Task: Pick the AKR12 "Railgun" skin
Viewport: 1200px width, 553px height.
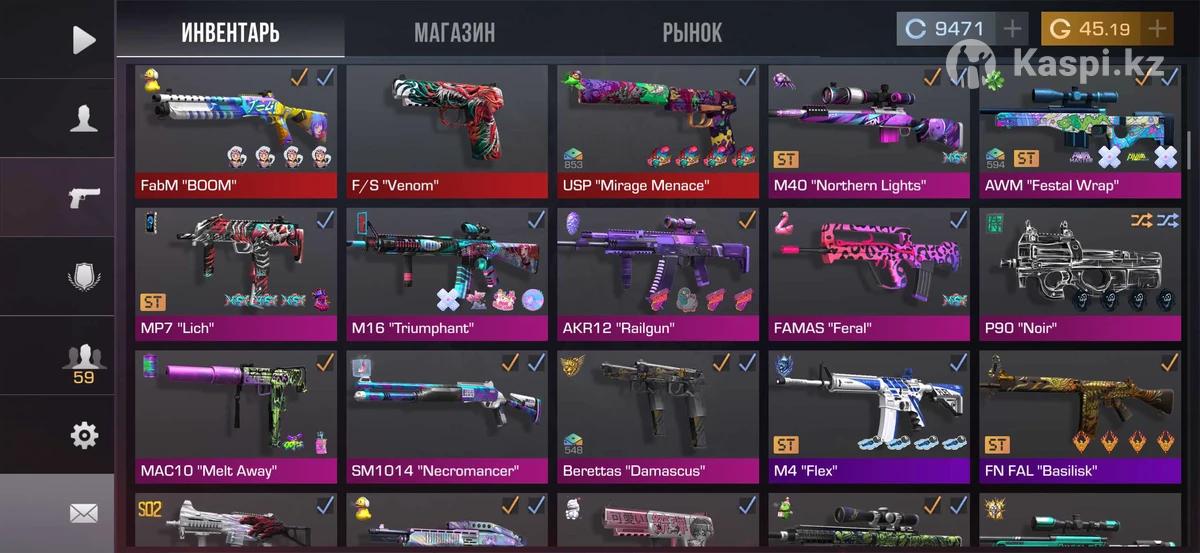Action: pos(658,273)
